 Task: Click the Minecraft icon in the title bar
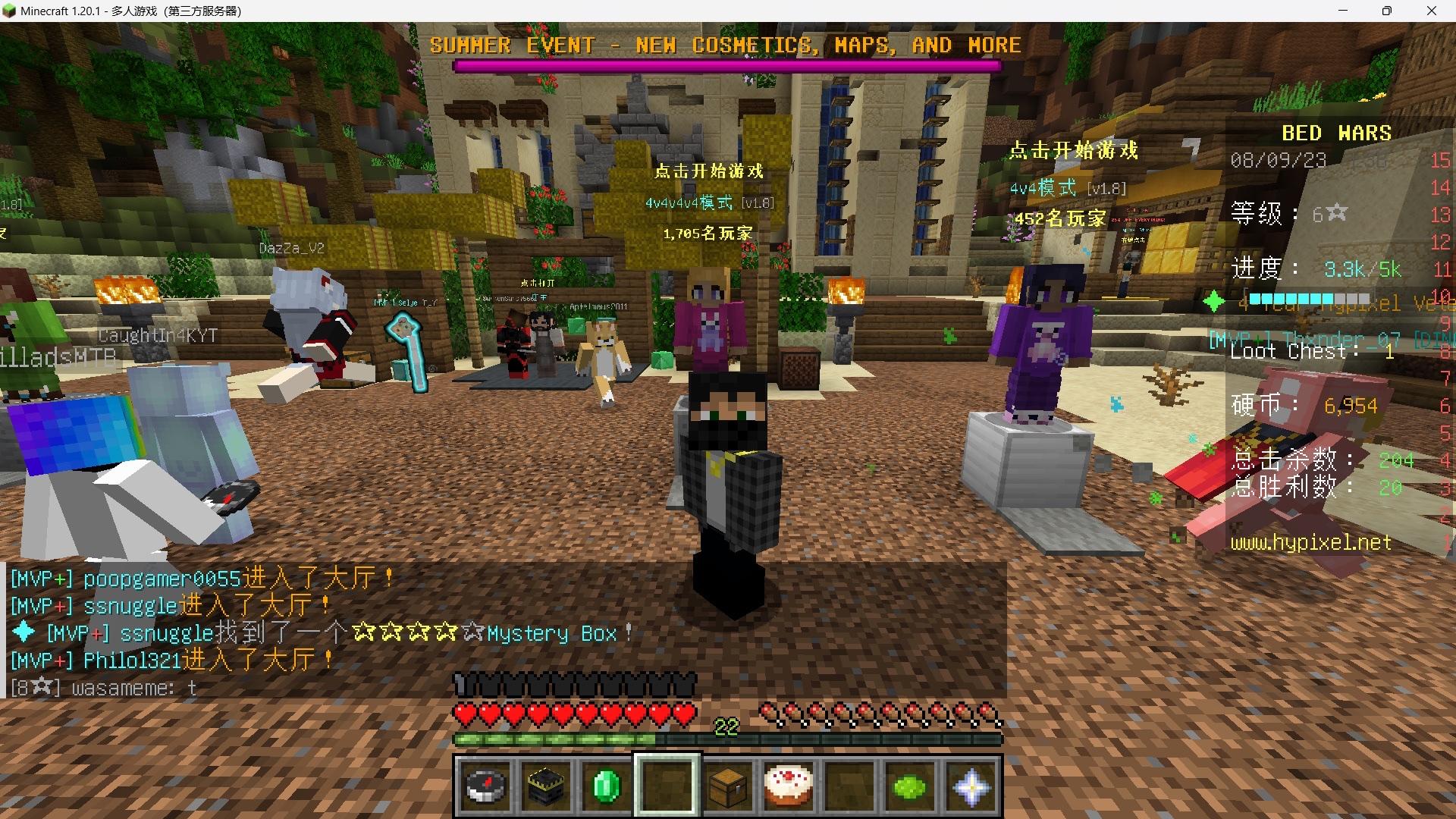(11, 11)
